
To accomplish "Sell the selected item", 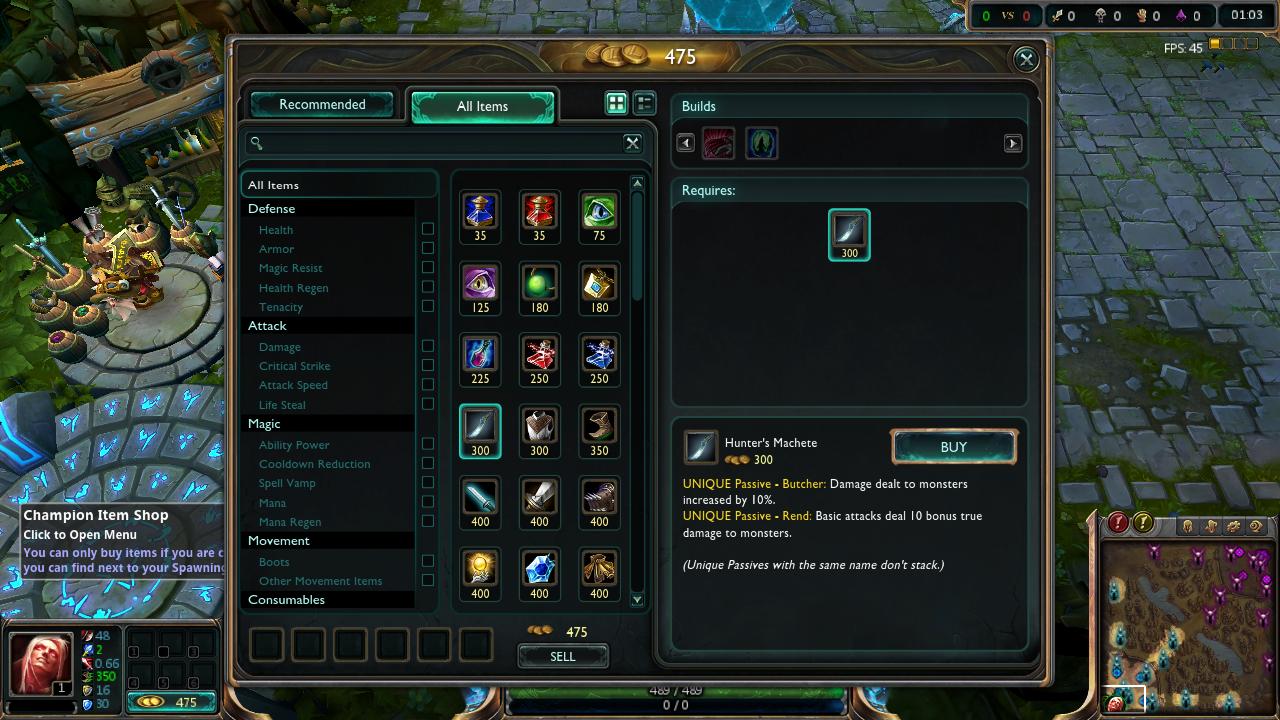I will 563,656.
